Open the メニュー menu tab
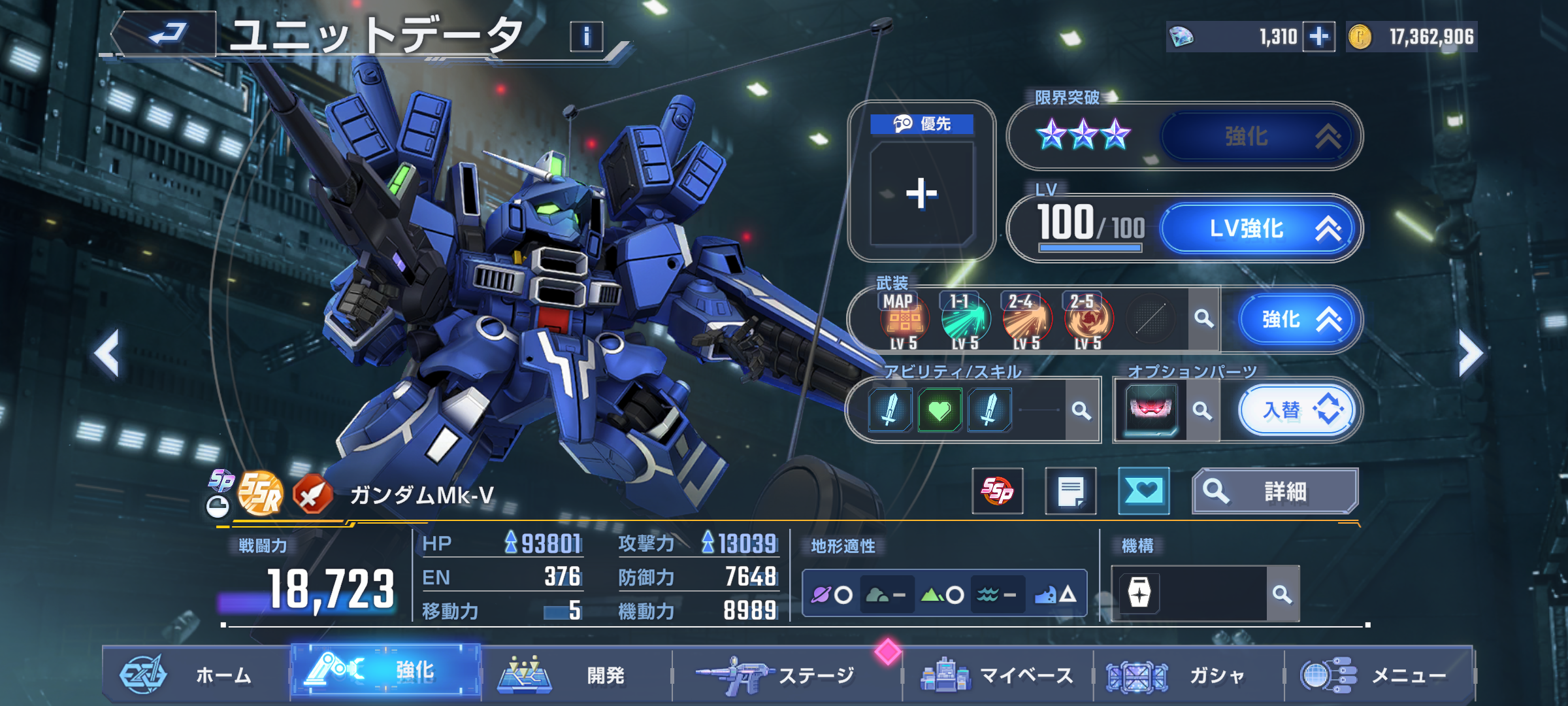This screenshot has height=706, width=1568. point(1379,675)
